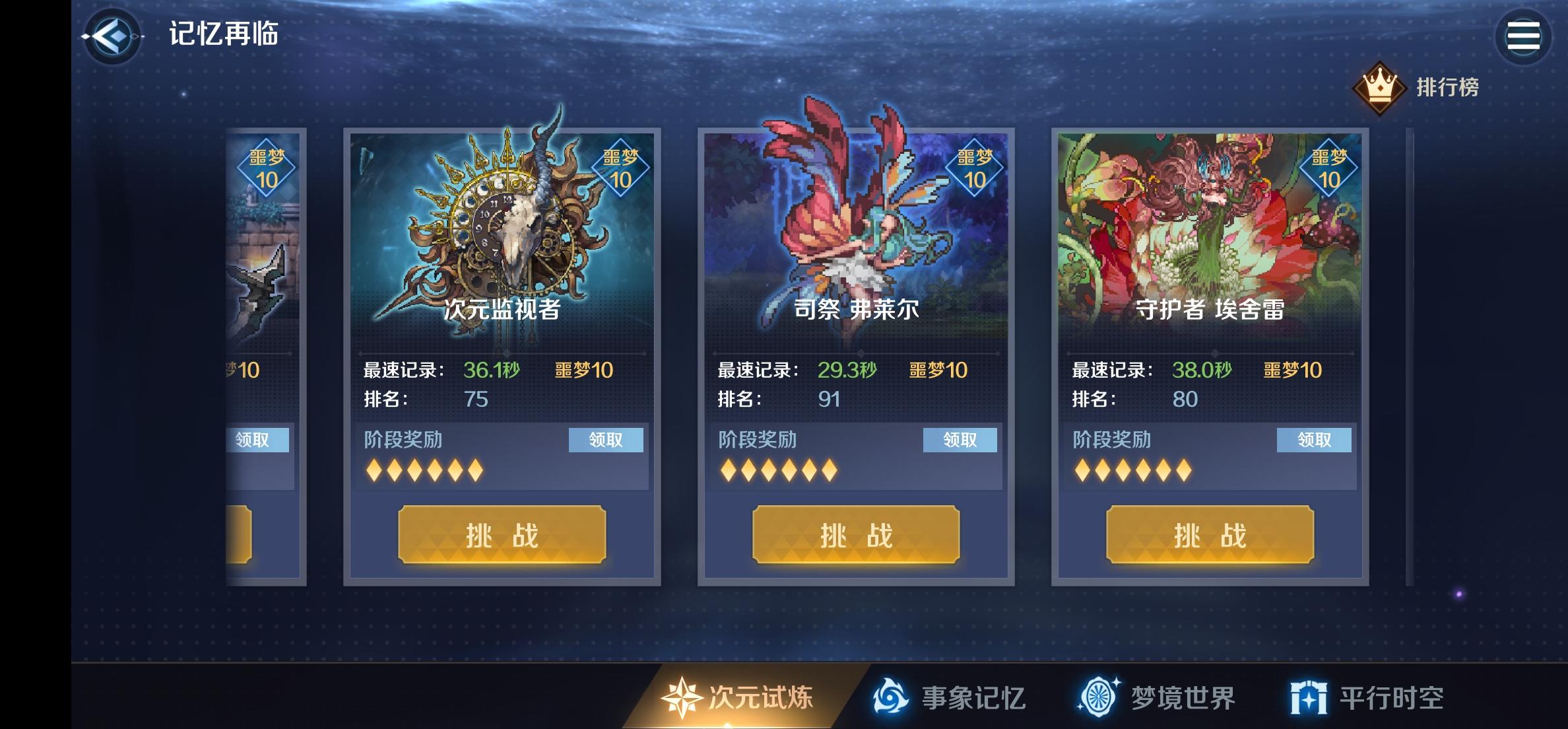
Task: Open the hamburger menu in the top right corner
Action: click(x=1524, y=35)
